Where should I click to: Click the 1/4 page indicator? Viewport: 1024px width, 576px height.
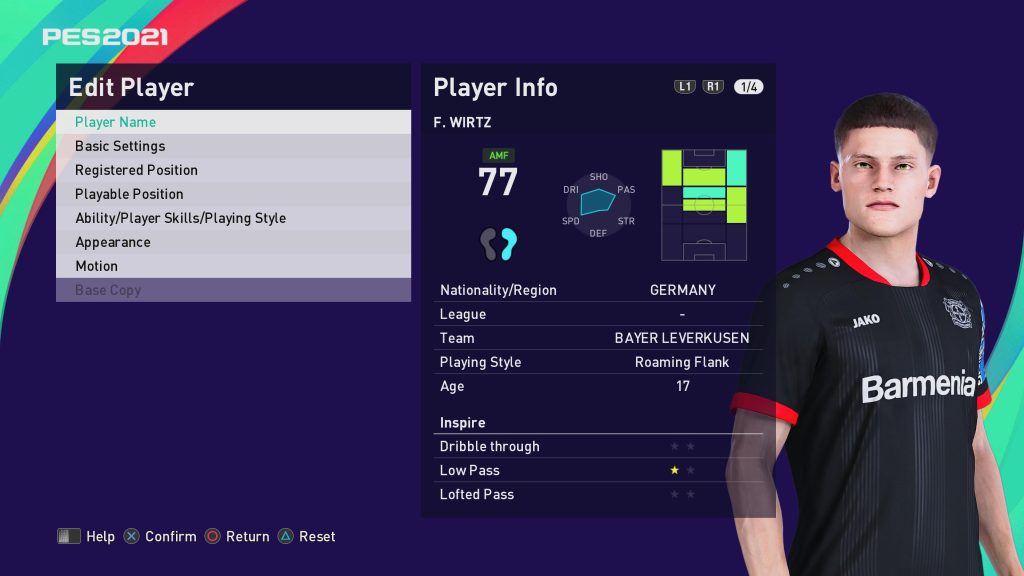[x=748, y=87]
